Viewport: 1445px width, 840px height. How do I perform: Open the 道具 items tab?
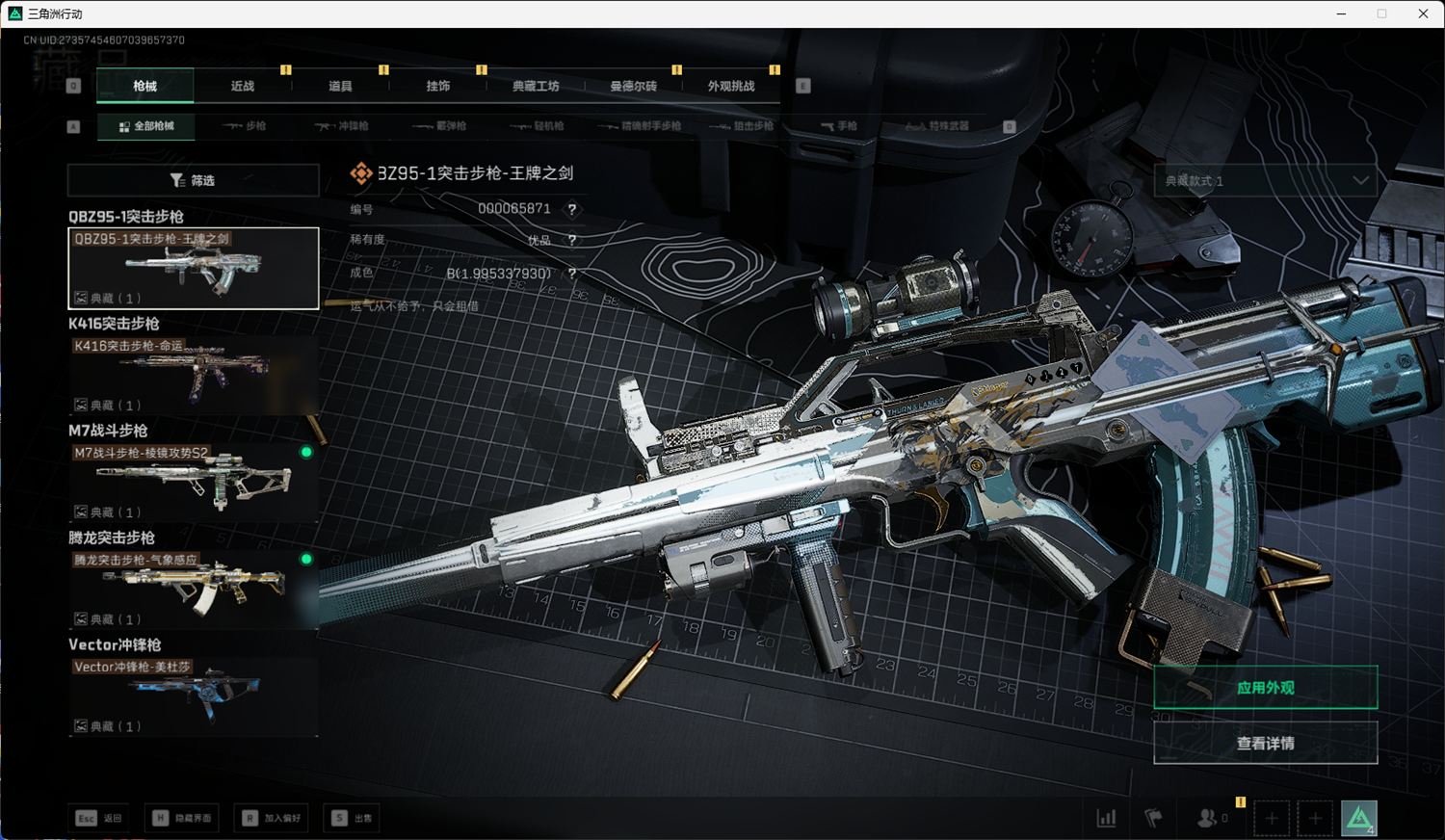tap(340, 86)
